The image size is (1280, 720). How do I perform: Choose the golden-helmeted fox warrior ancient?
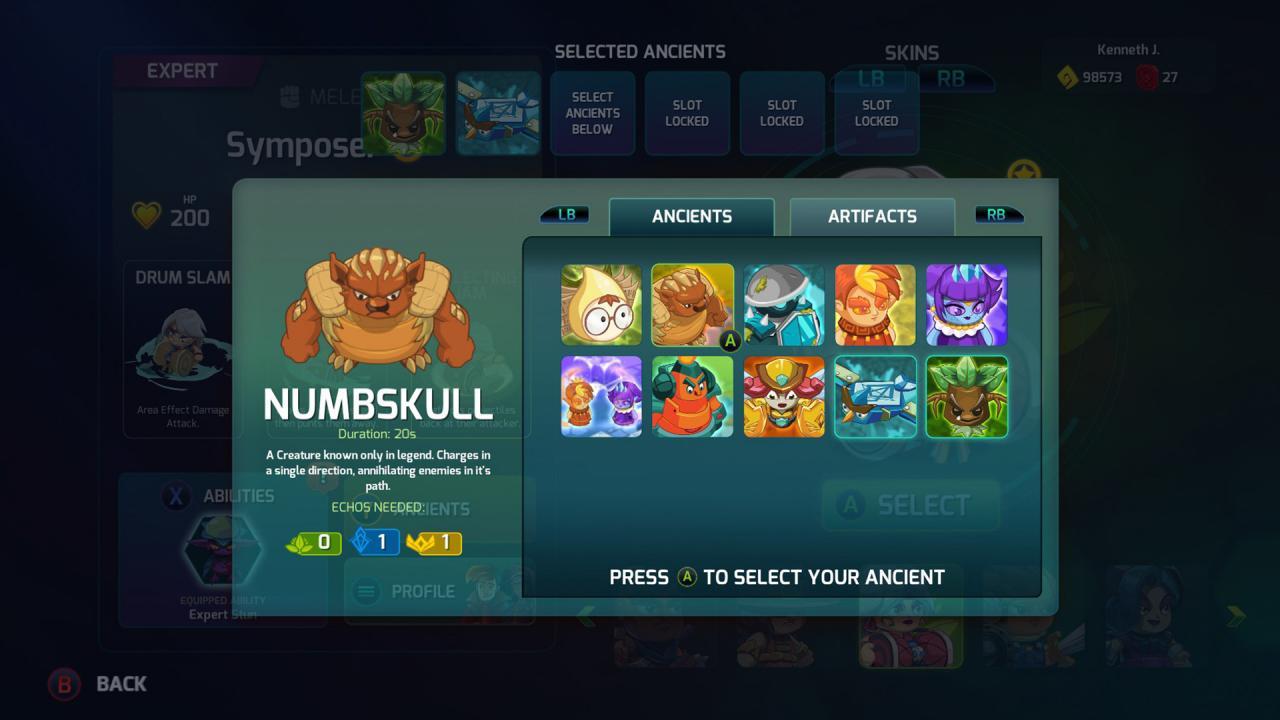coord(784,397)
